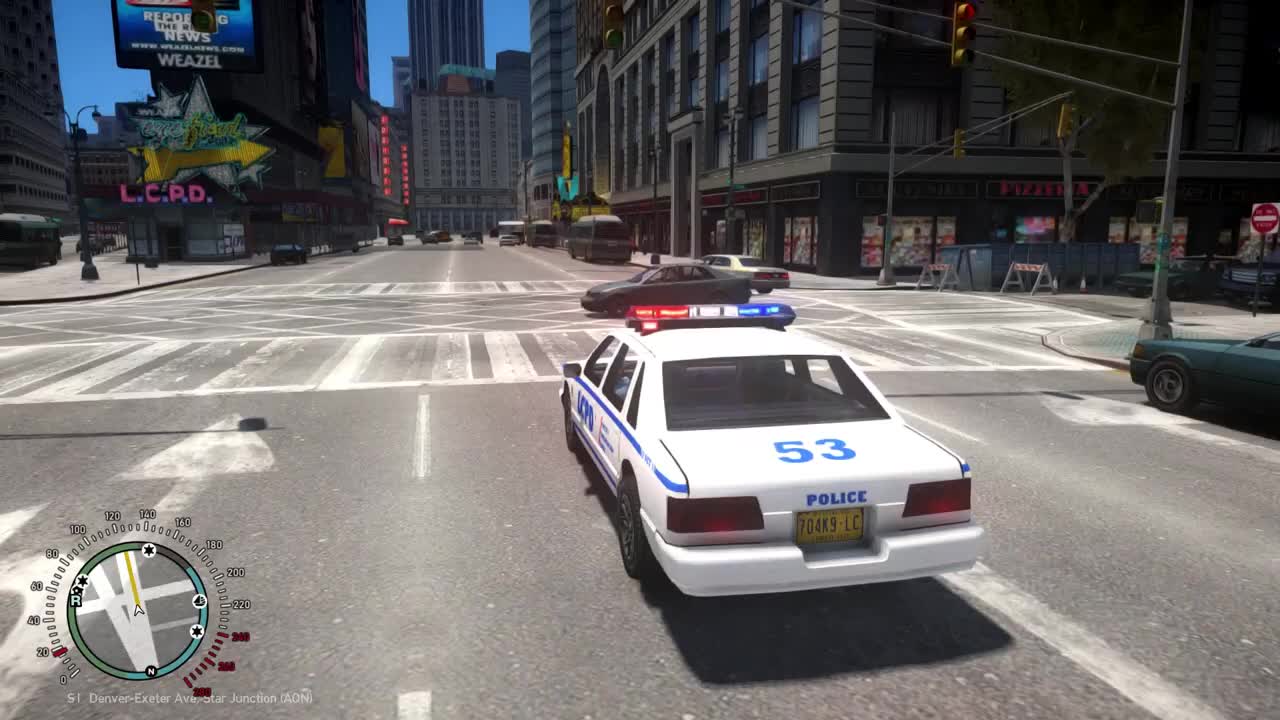Screen dimensions: 1280x720
Task: Select the R safehouse icon on the minimap
Action: pos(76,601)
